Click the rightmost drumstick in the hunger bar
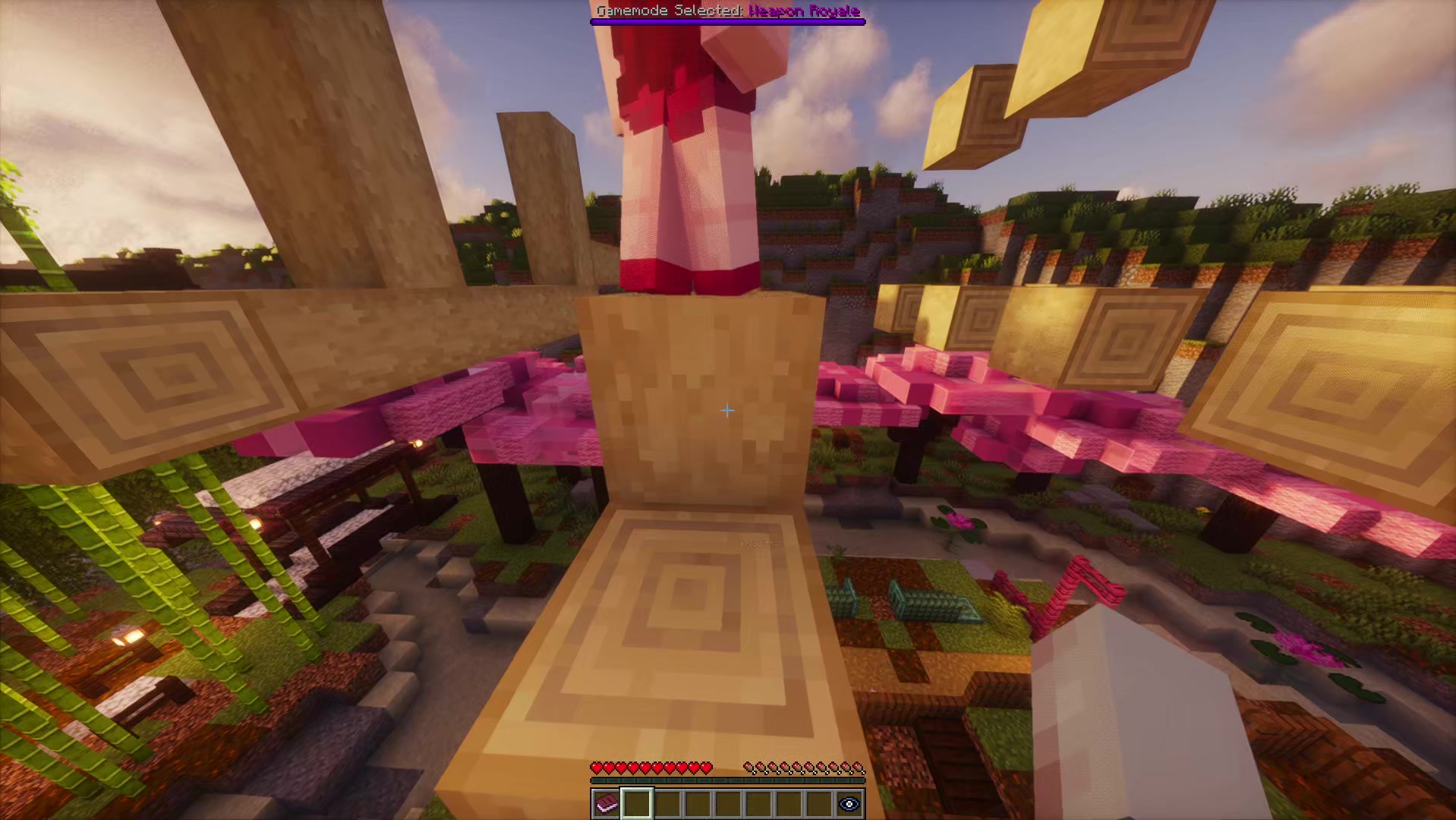Screen dimensions: 1456x820 (858, 768)
